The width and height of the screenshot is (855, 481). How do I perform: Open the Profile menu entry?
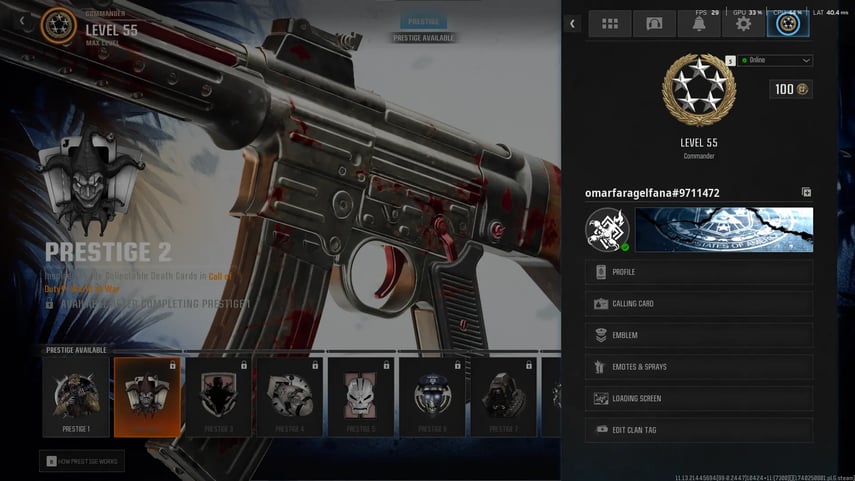[698, 272]
